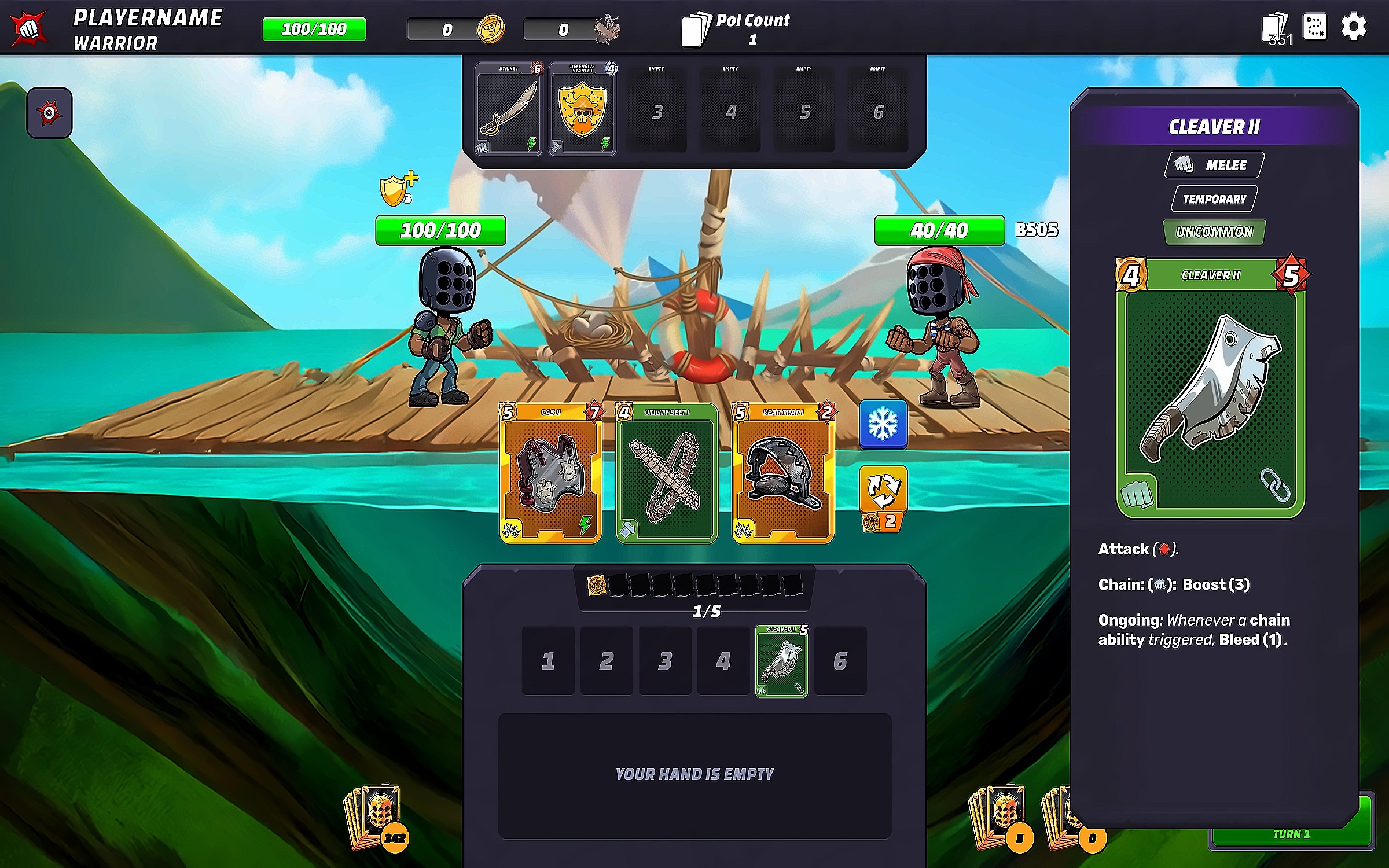Select the Defensive Stance shield card

582,109
